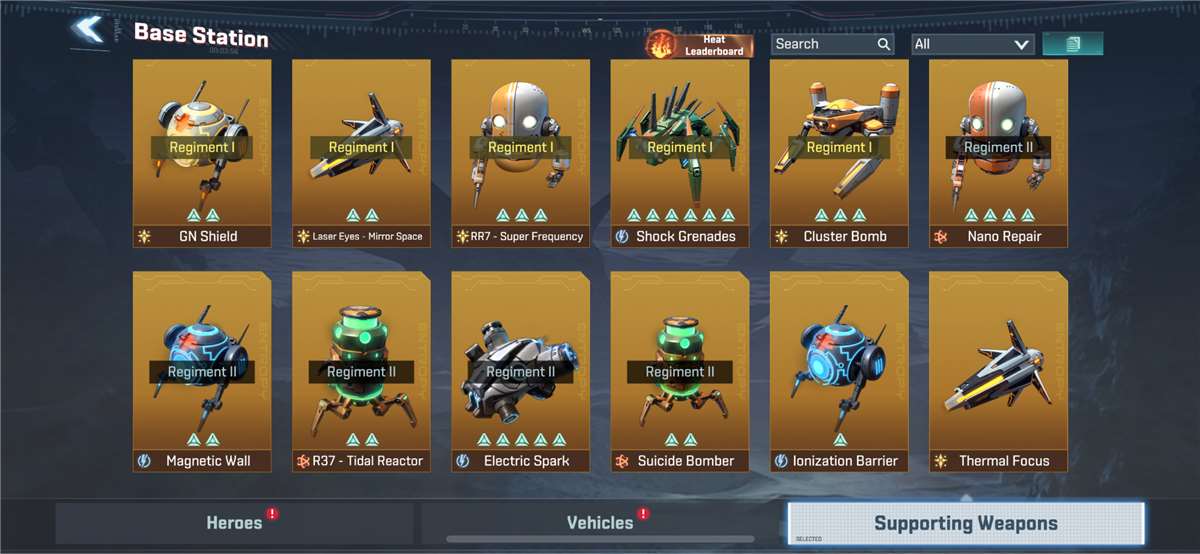Open the All filter dropdown

[972, 44]
